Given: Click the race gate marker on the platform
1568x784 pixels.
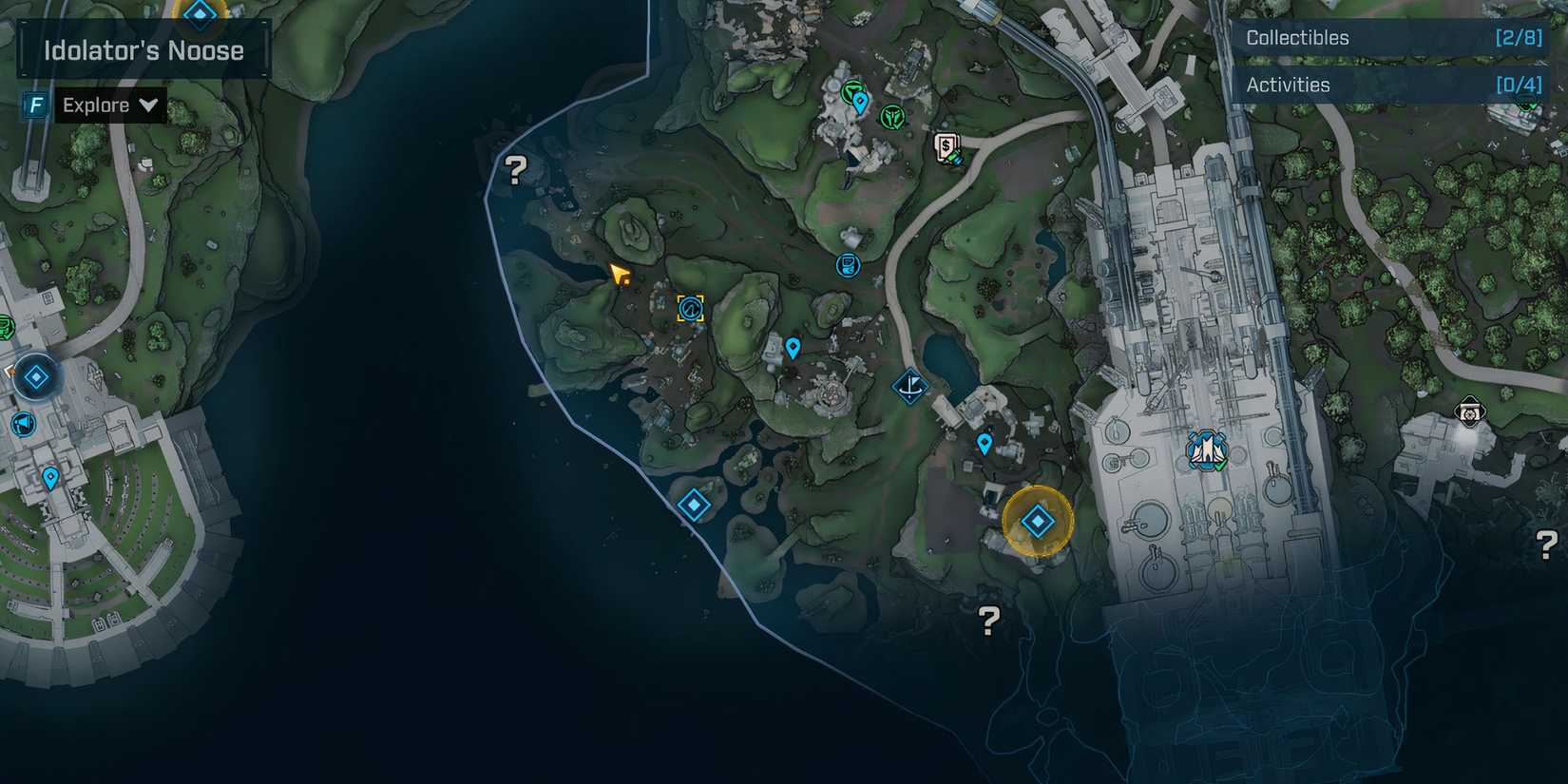Looking at the screenshot, I should pyautogui.click(x=1204, y=450).
